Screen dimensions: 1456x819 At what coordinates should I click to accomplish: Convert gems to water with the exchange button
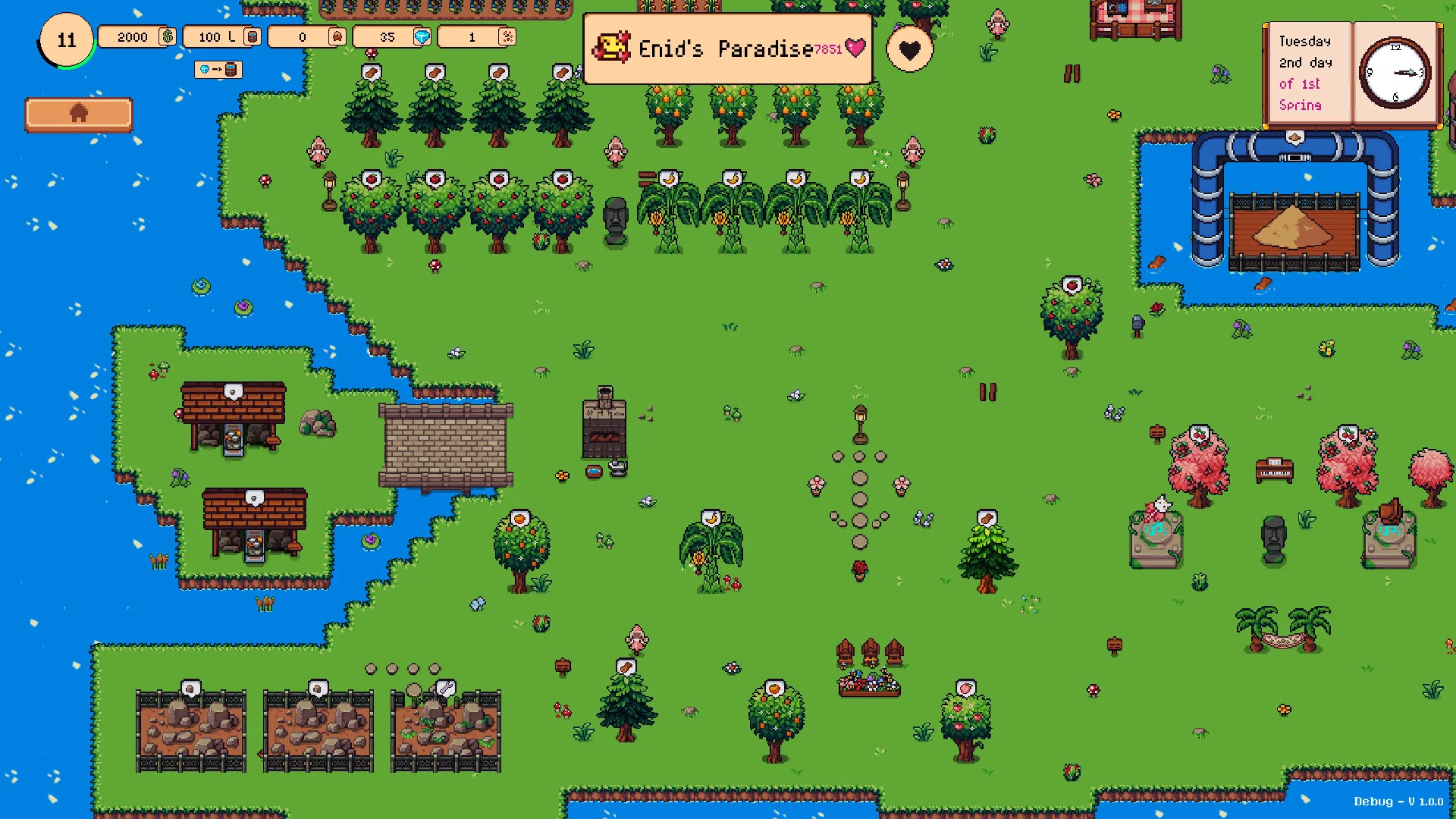[218, 70]
